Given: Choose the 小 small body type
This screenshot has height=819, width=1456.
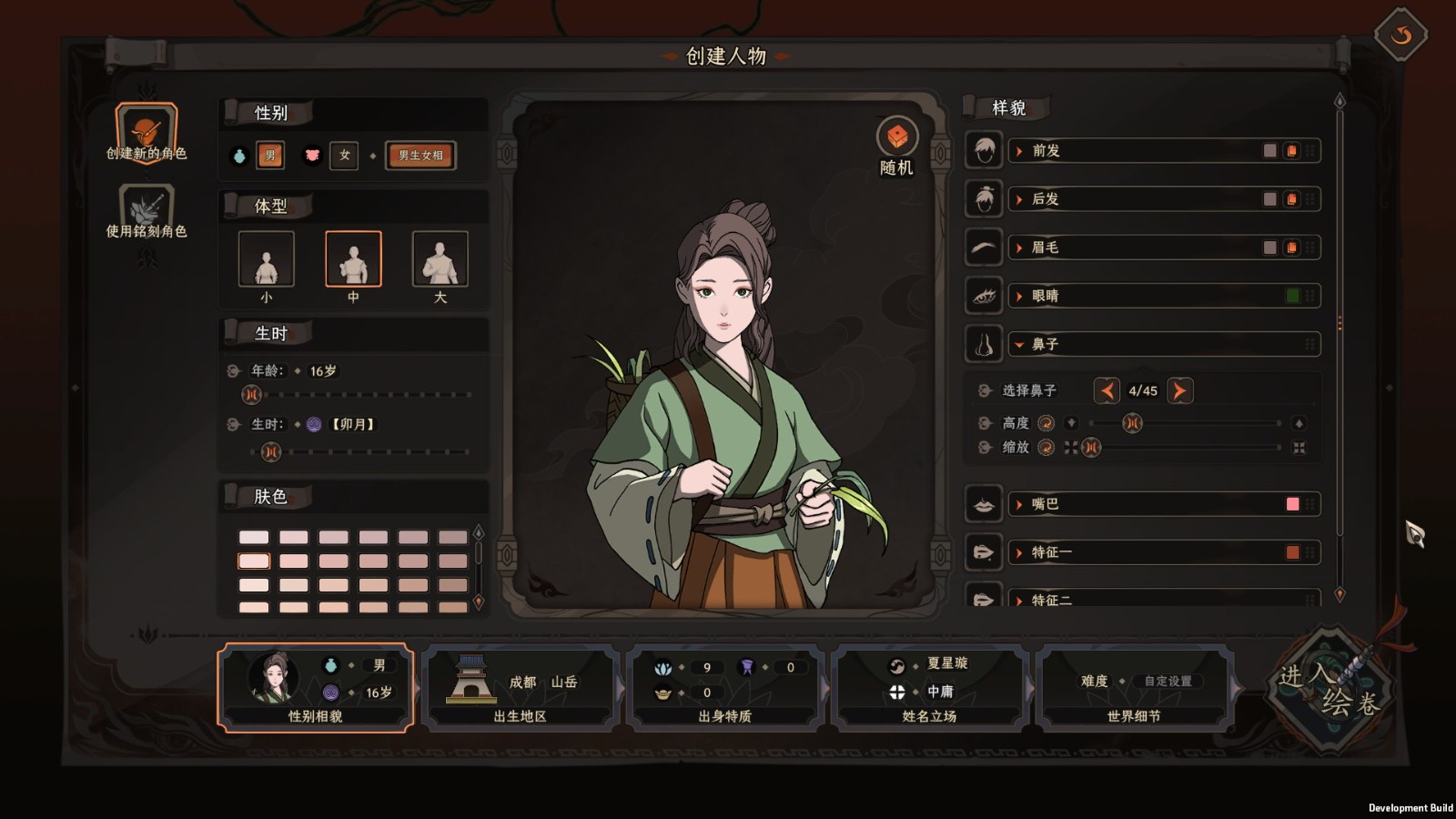Looking at the screenshot, I should [266, 259].
